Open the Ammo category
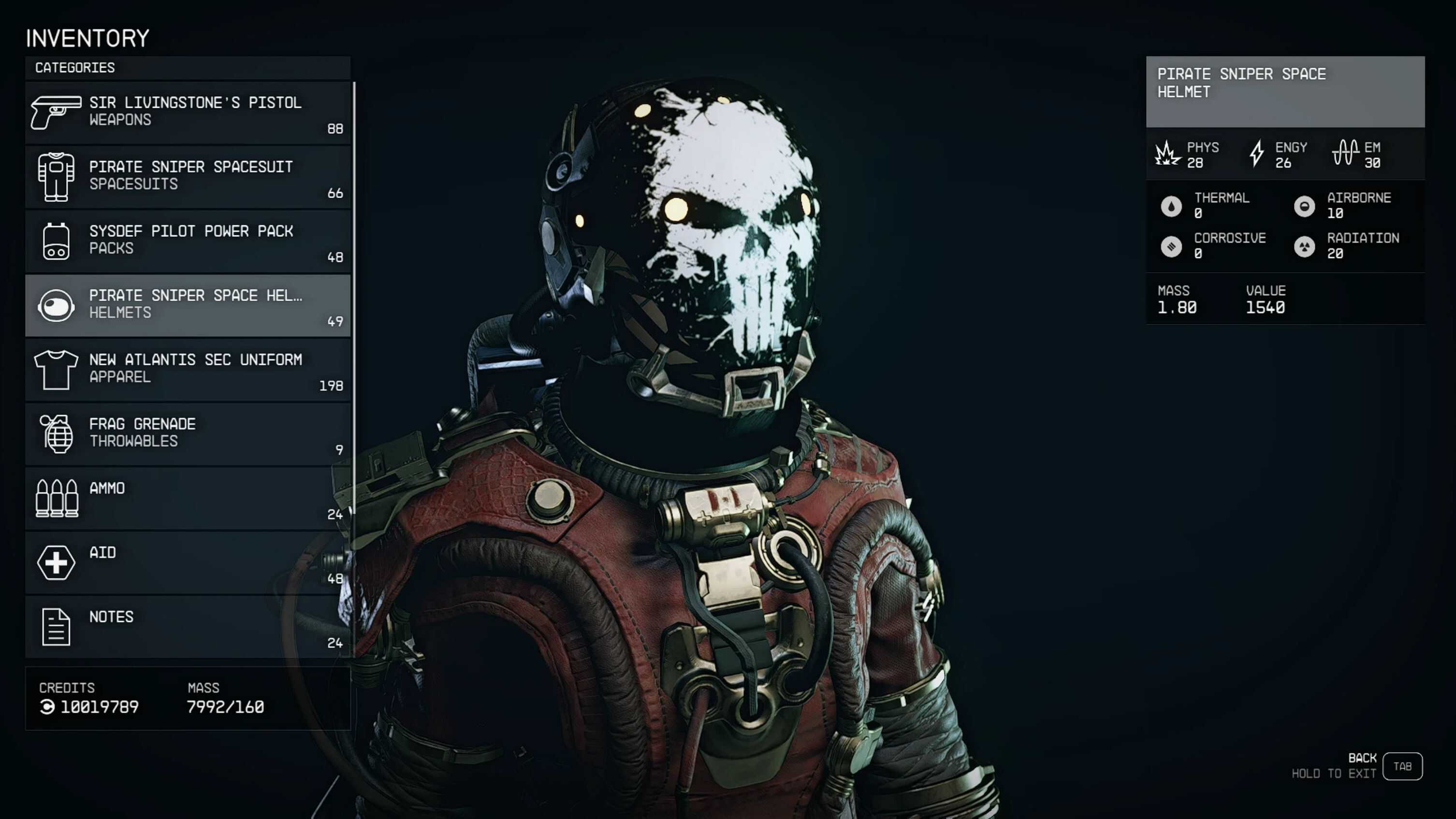This screenshot has width=1456, height=819. click(x=188, y=498)
